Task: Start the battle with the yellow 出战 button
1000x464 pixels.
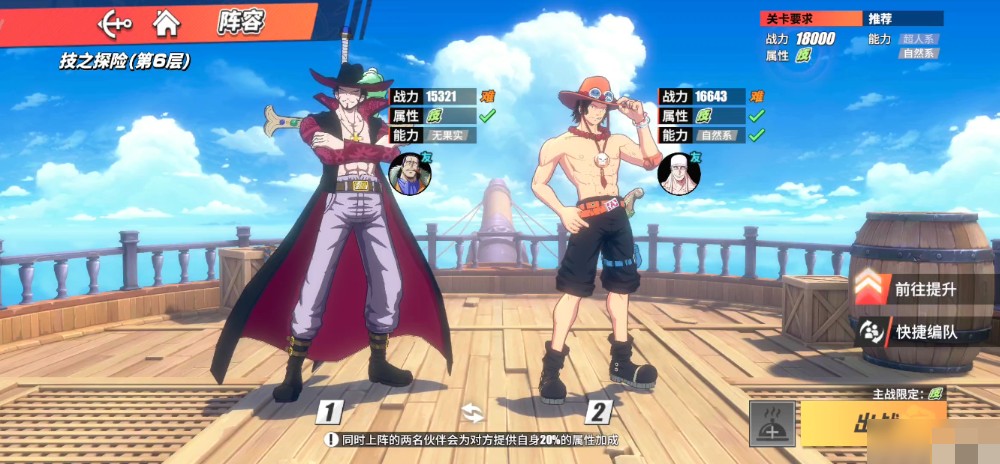Action: 872,424
